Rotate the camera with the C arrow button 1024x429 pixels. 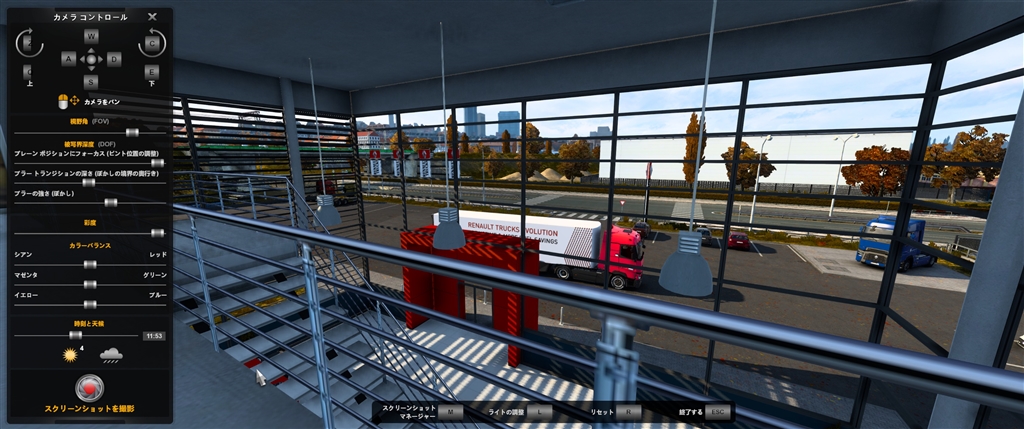pyautogui.click(x=152, y=43)
